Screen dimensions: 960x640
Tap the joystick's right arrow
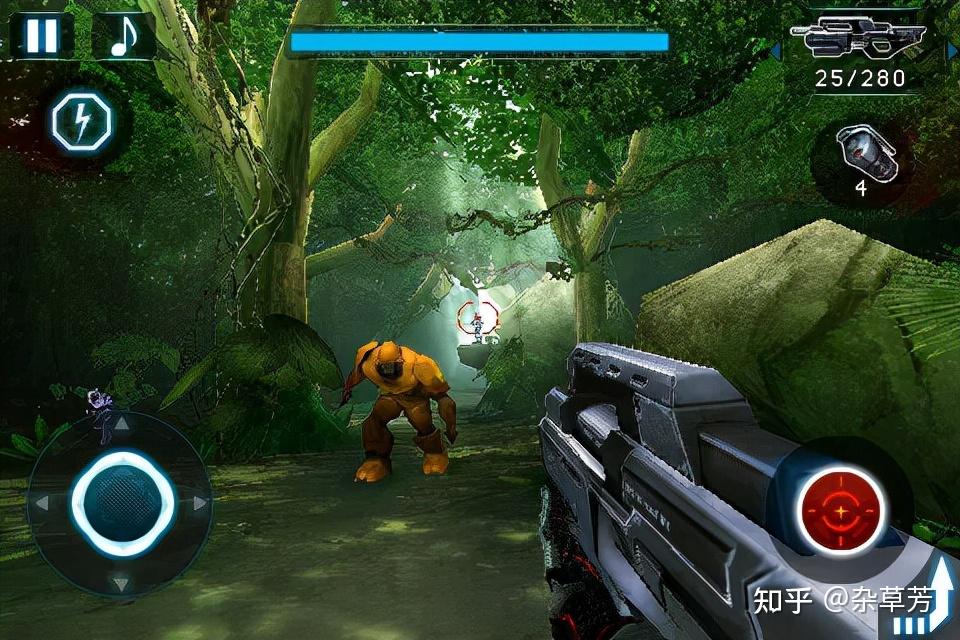199,503
